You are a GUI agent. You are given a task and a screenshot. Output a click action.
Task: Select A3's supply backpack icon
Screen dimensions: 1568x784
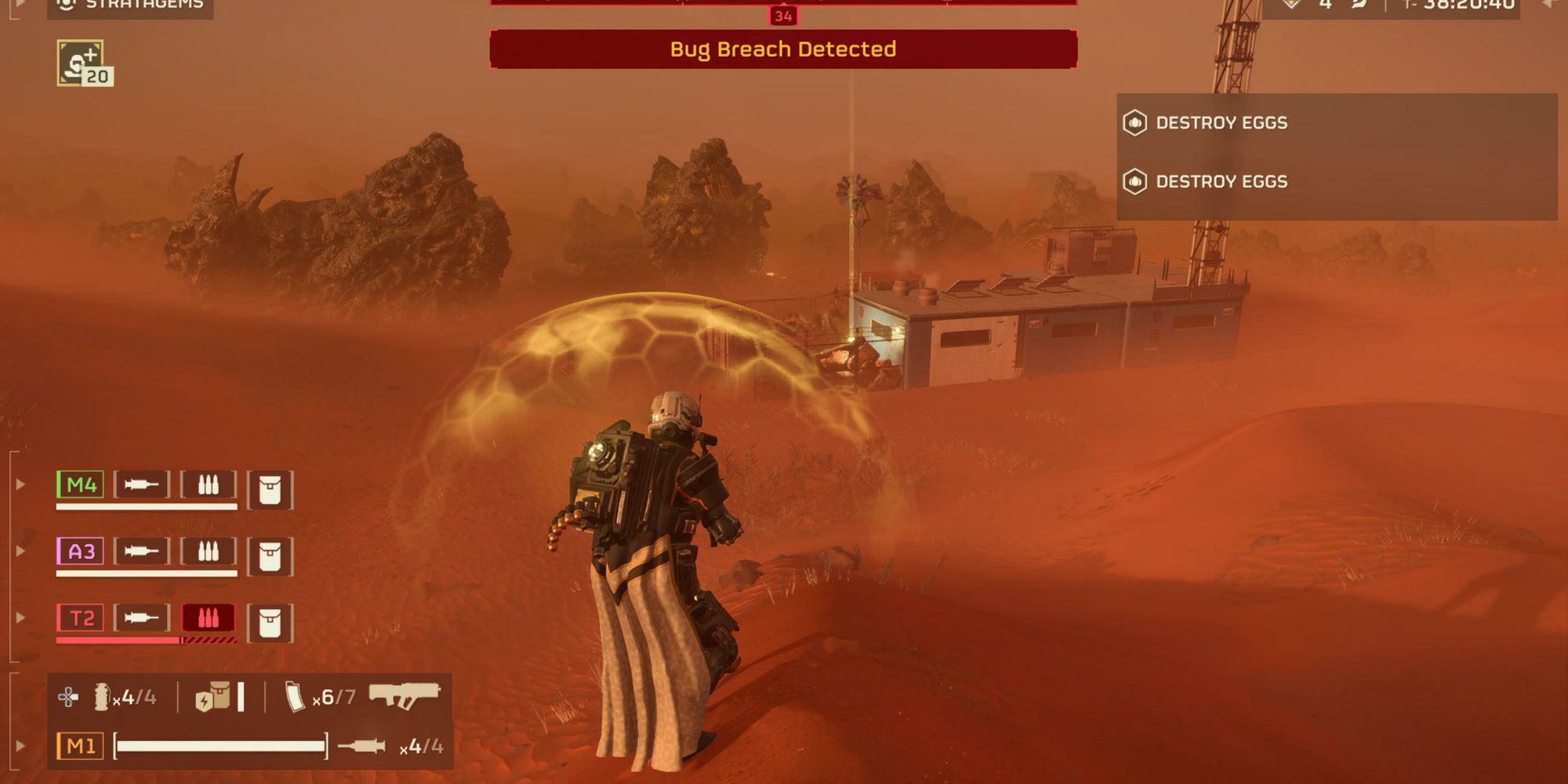click(272, 551)
